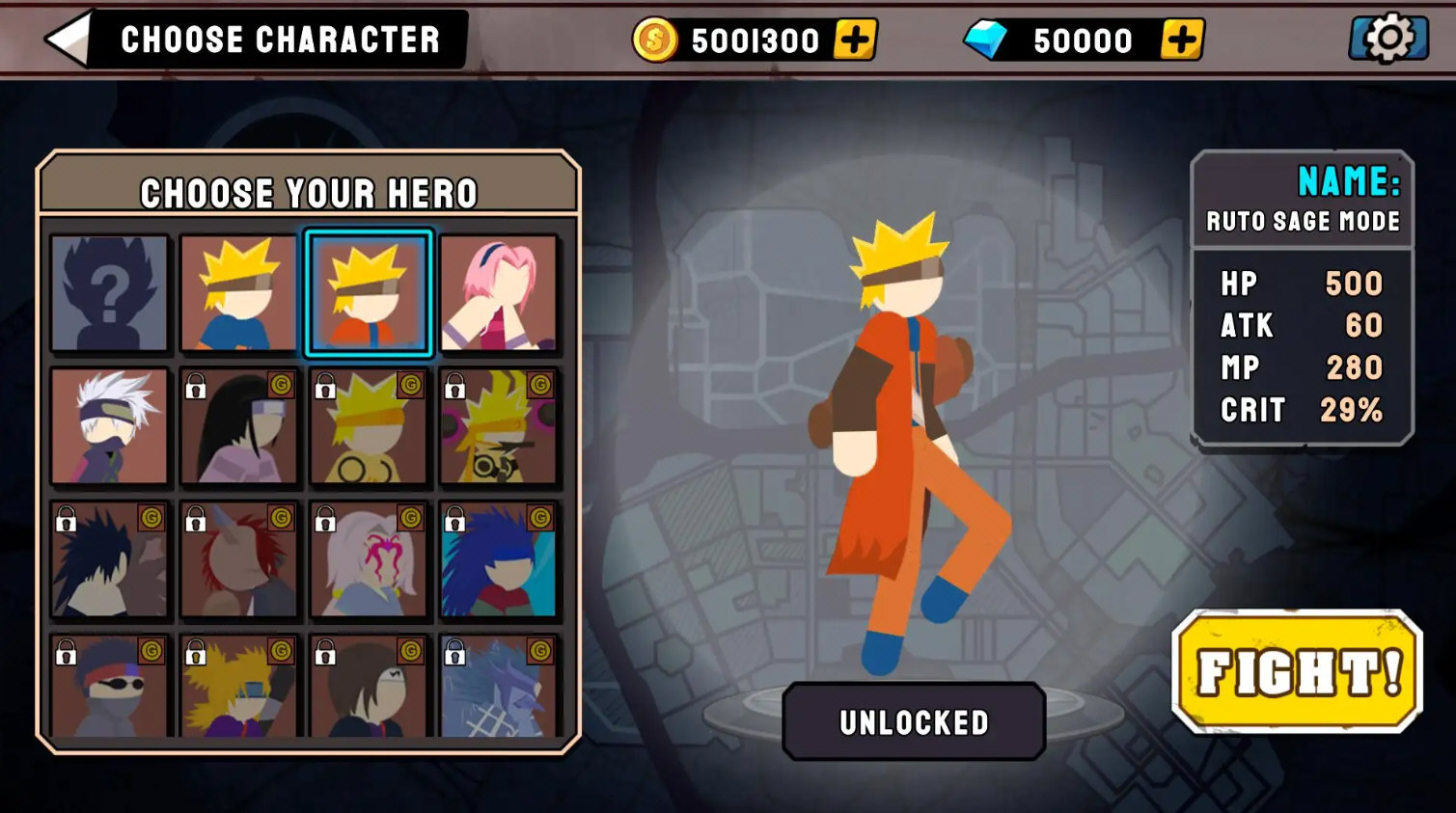
Task: Select the mystery question mark hero
Action: (x=110, y=293)
